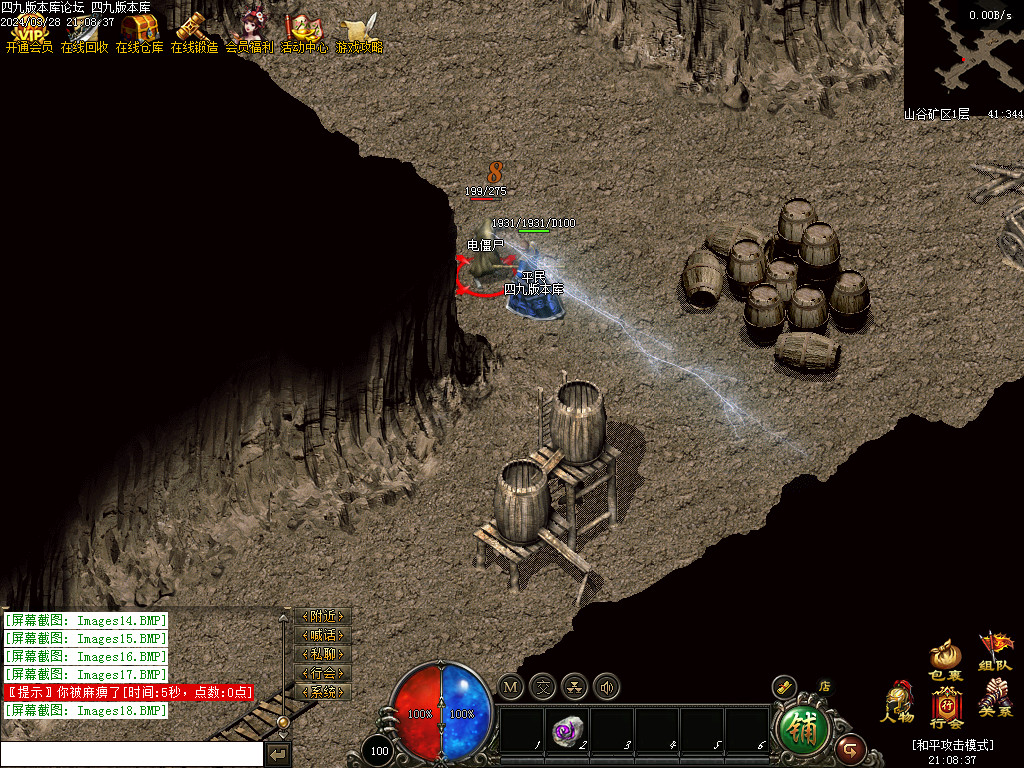The height and width of the screenshot is (768, 1024).
Task: Toggle the sound speaker button
Action: coord(606,687)
